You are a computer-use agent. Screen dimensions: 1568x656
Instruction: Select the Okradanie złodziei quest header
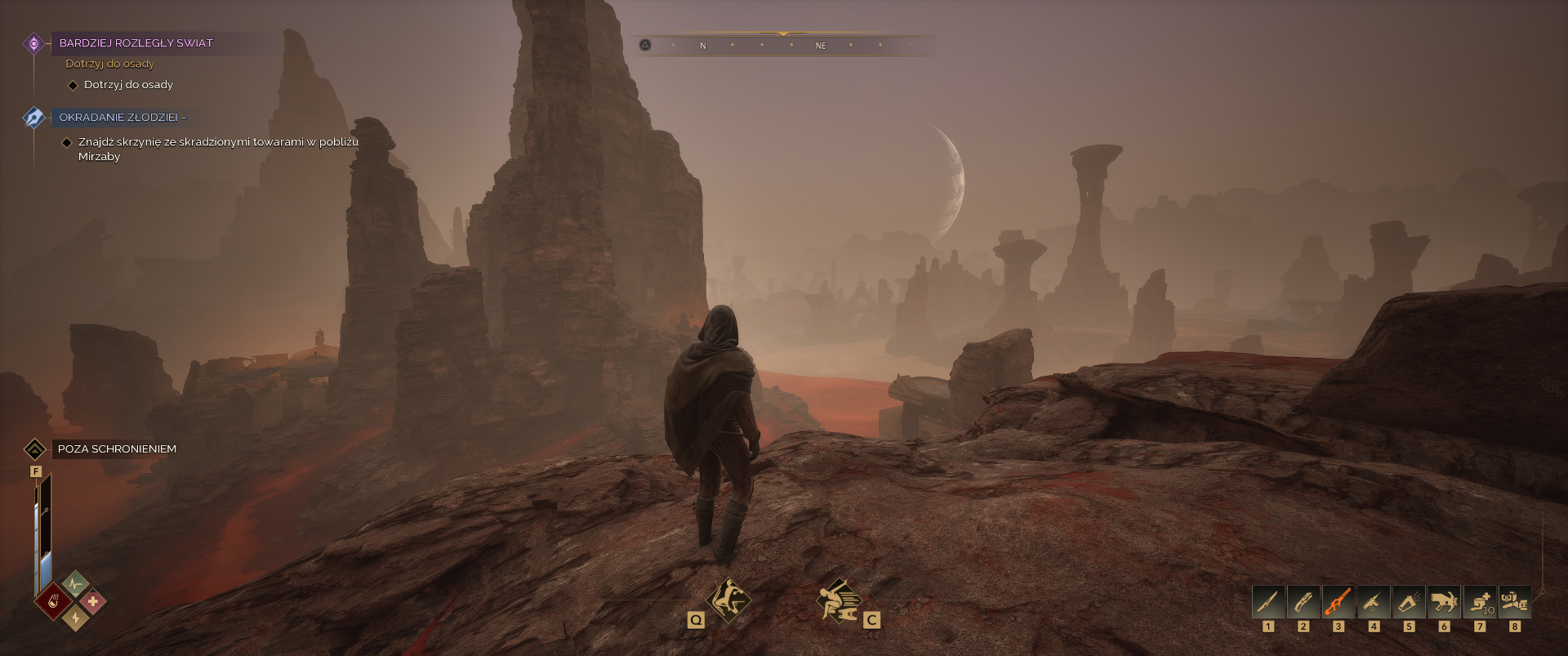(x=122, y=118)
